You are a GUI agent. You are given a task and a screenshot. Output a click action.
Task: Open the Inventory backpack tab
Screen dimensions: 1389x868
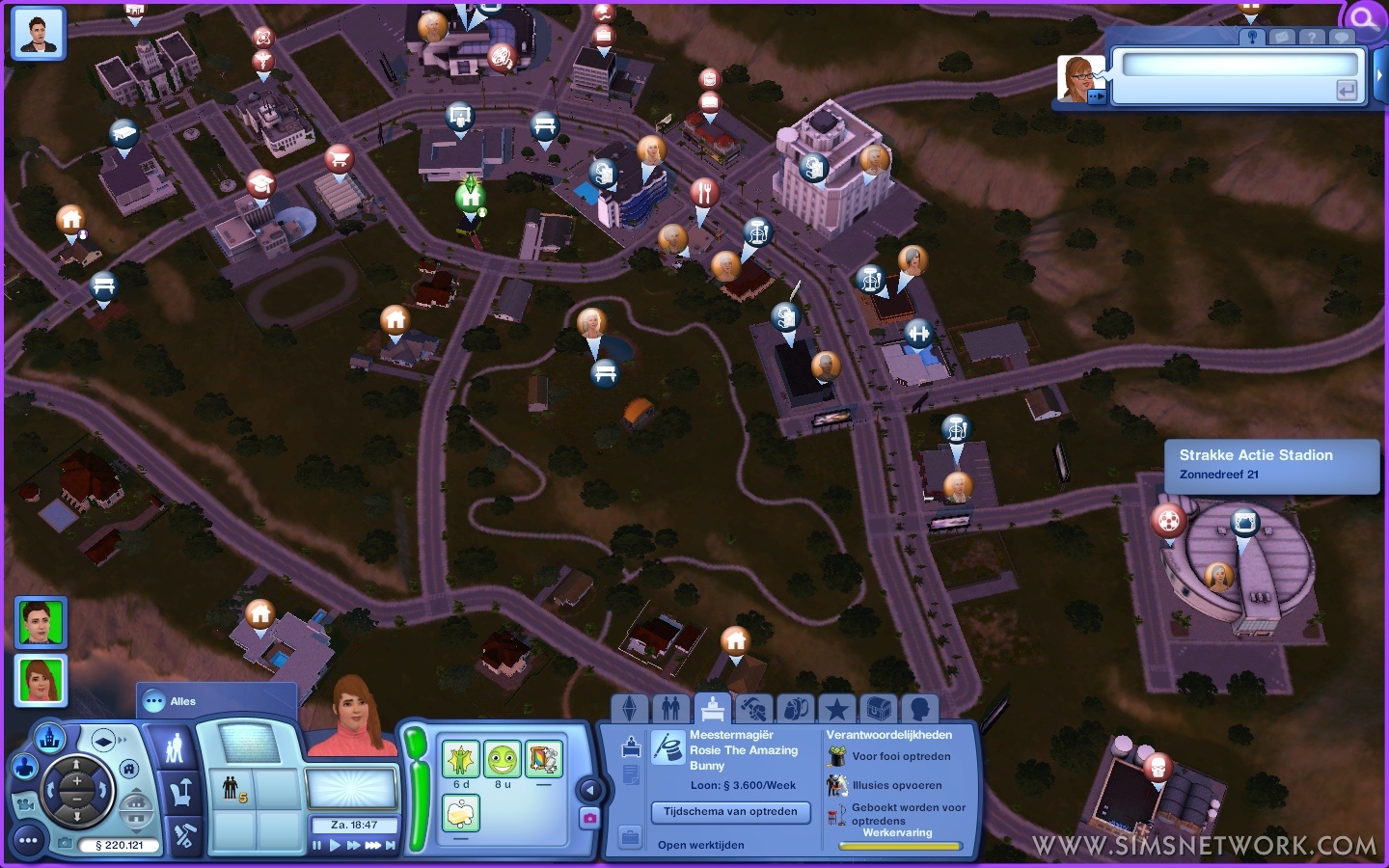[x=796, y=710]
